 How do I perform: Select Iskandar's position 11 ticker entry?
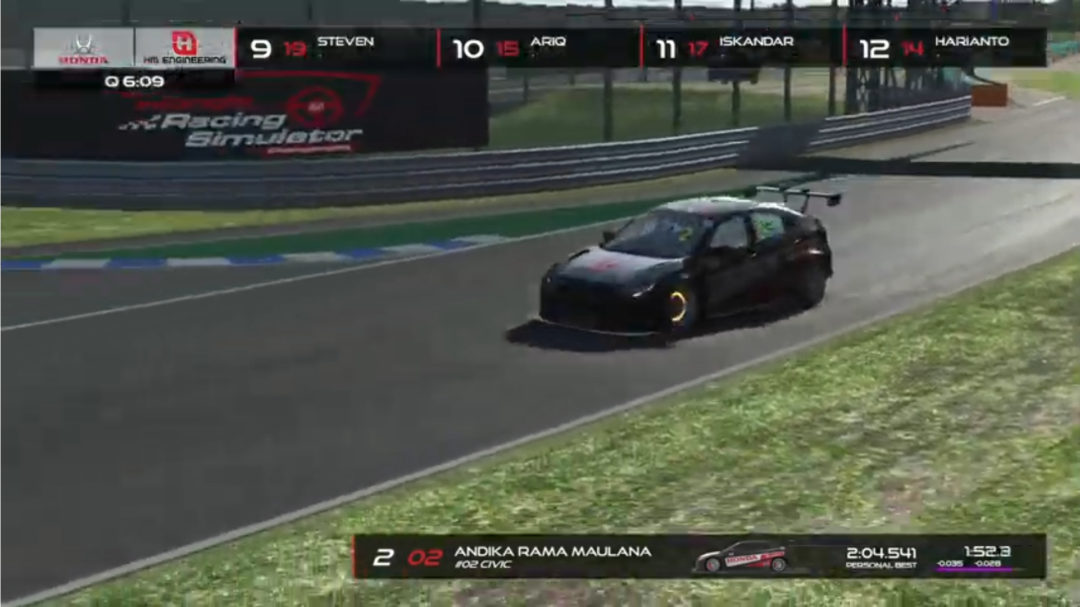pos(741,48)
